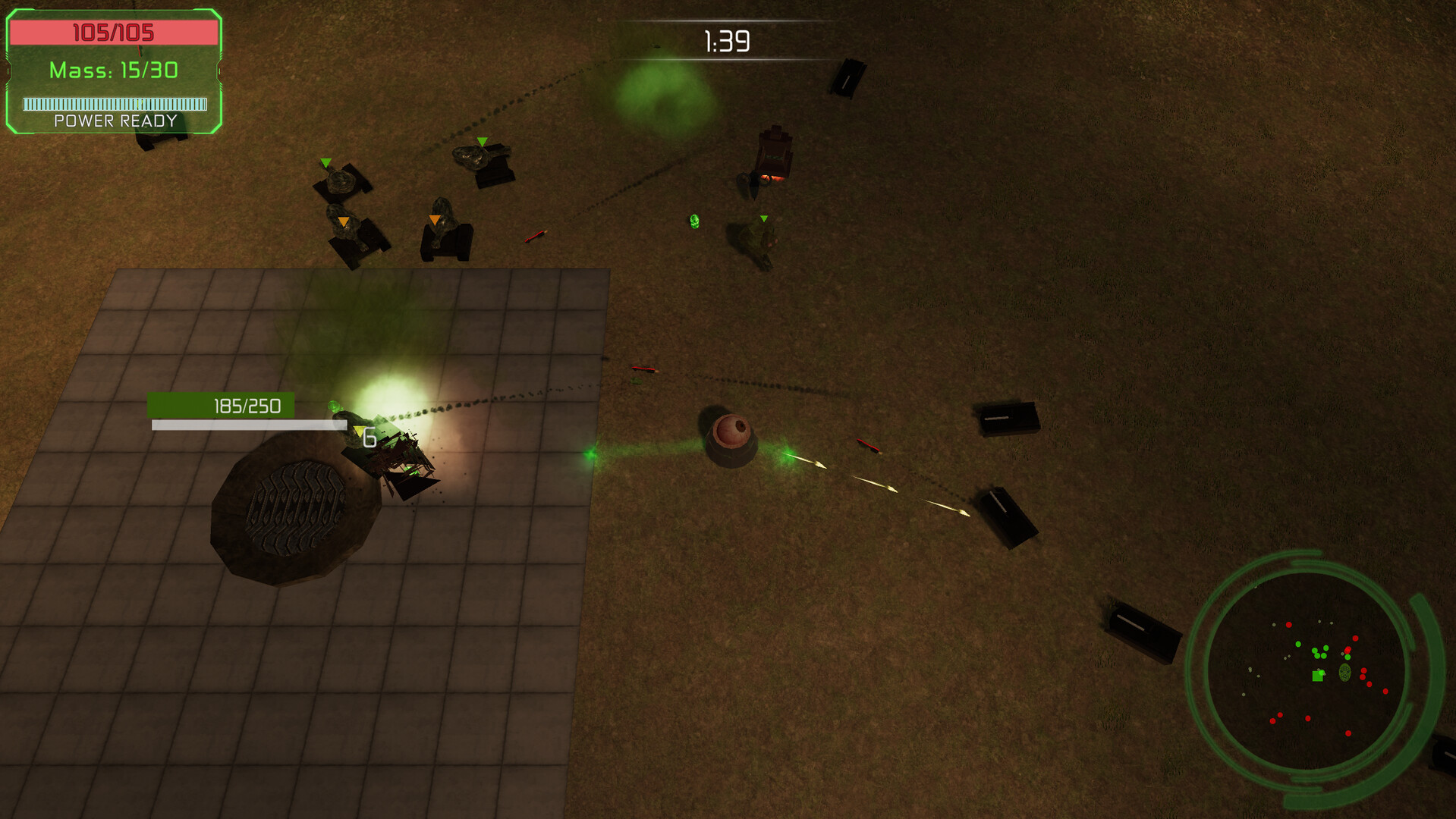Click the green orb pickup near the soldier
Screen dimensions: 1456x819
click(x=694, y=221)
